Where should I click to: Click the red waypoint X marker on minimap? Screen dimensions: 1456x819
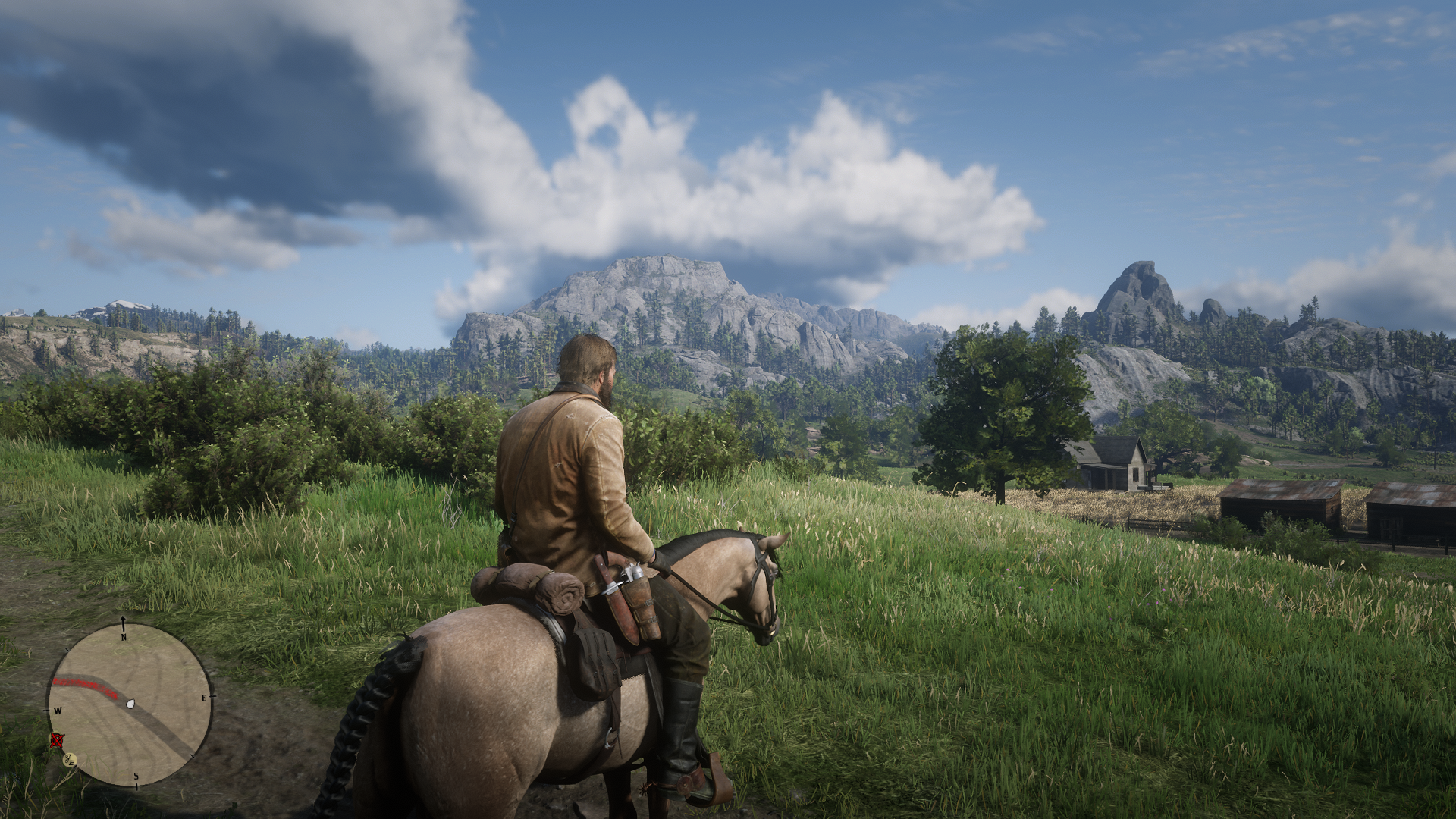57,742
